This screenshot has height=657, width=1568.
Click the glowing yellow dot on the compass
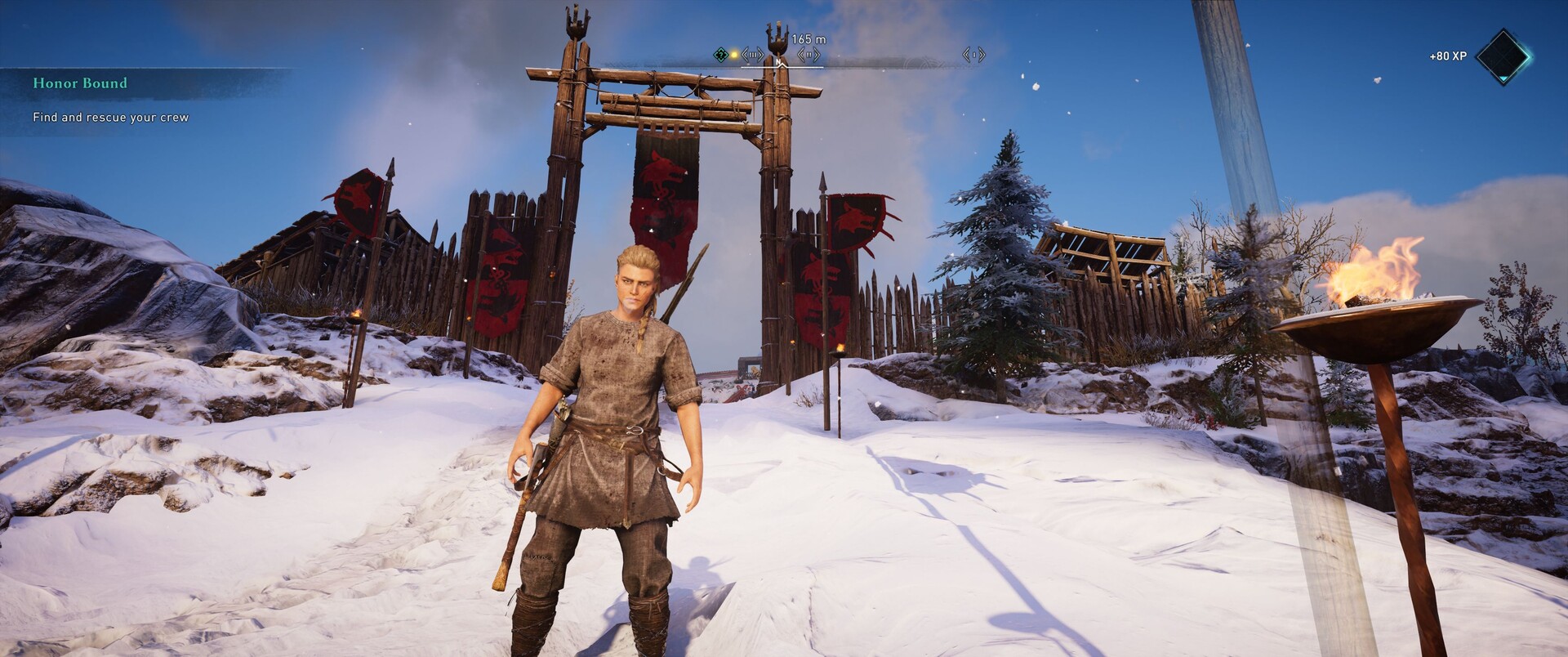tap(734, 55)
